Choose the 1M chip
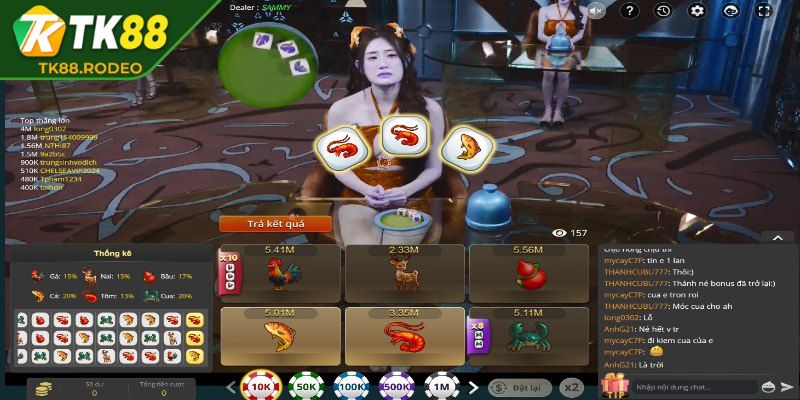 pos(438,387)
